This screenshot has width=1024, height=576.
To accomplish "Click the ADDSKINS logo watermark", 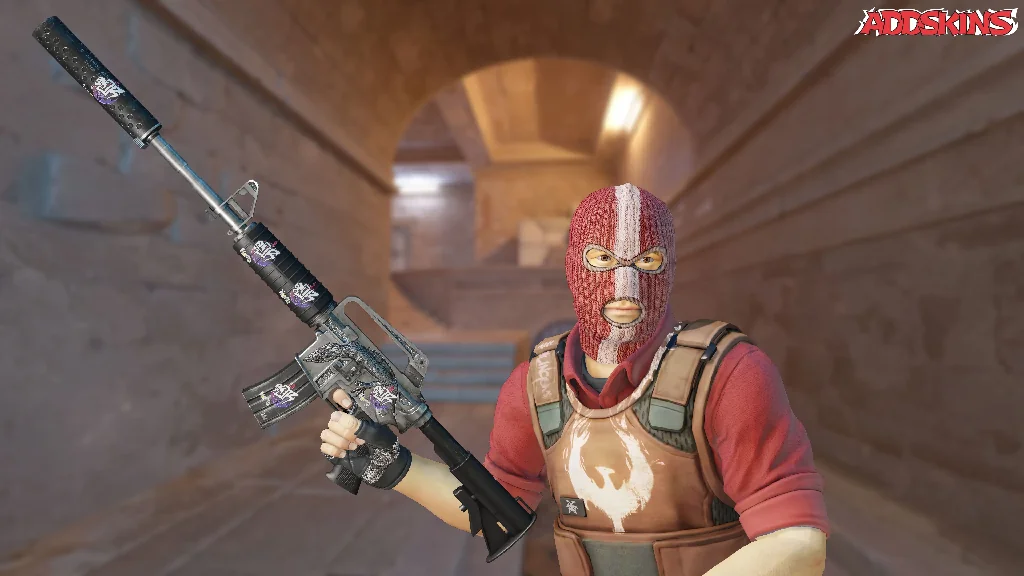I will click(936, 22).
